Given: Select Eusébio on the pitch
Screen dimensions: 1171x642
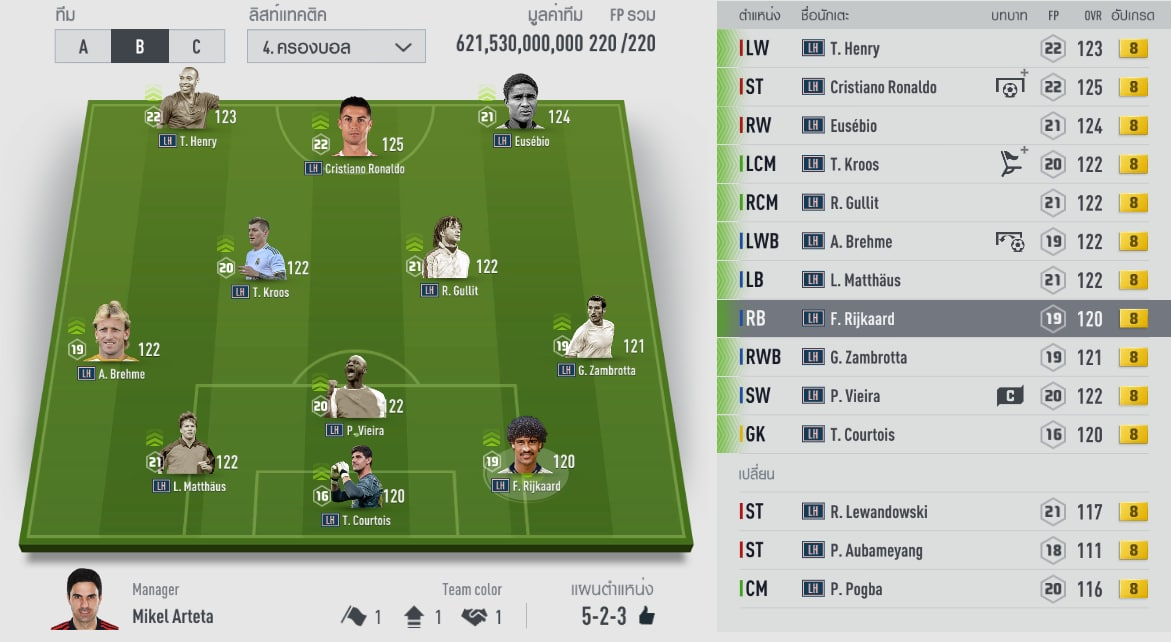Looking at the screenshot, I should pyautogui.click(x=521, y=105).
